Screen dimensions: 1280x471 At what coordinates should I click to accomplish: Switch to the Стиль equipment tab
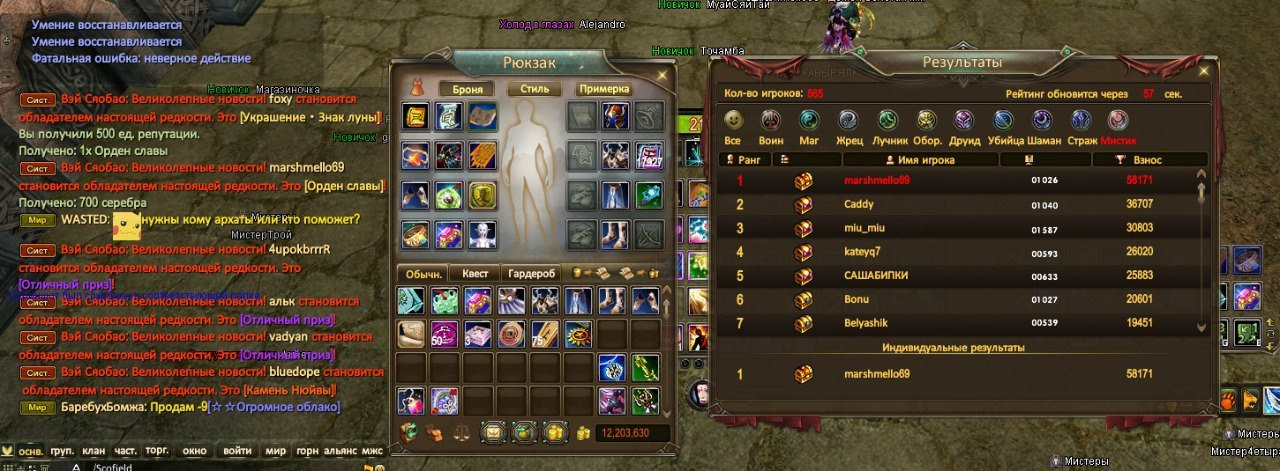coord(533,89)
